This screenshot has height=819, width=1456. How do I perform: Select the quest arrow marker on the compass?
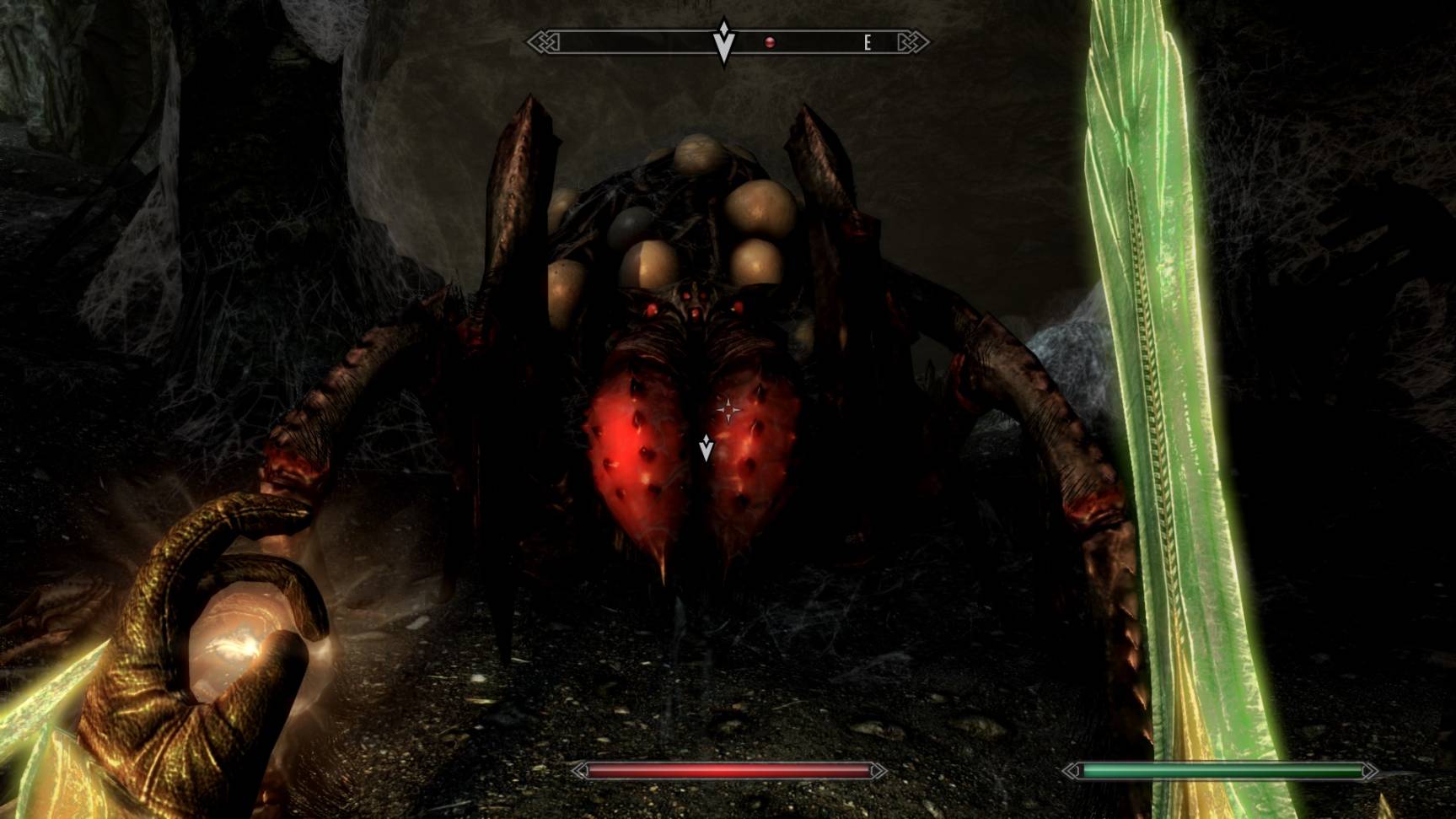[723, 41]
